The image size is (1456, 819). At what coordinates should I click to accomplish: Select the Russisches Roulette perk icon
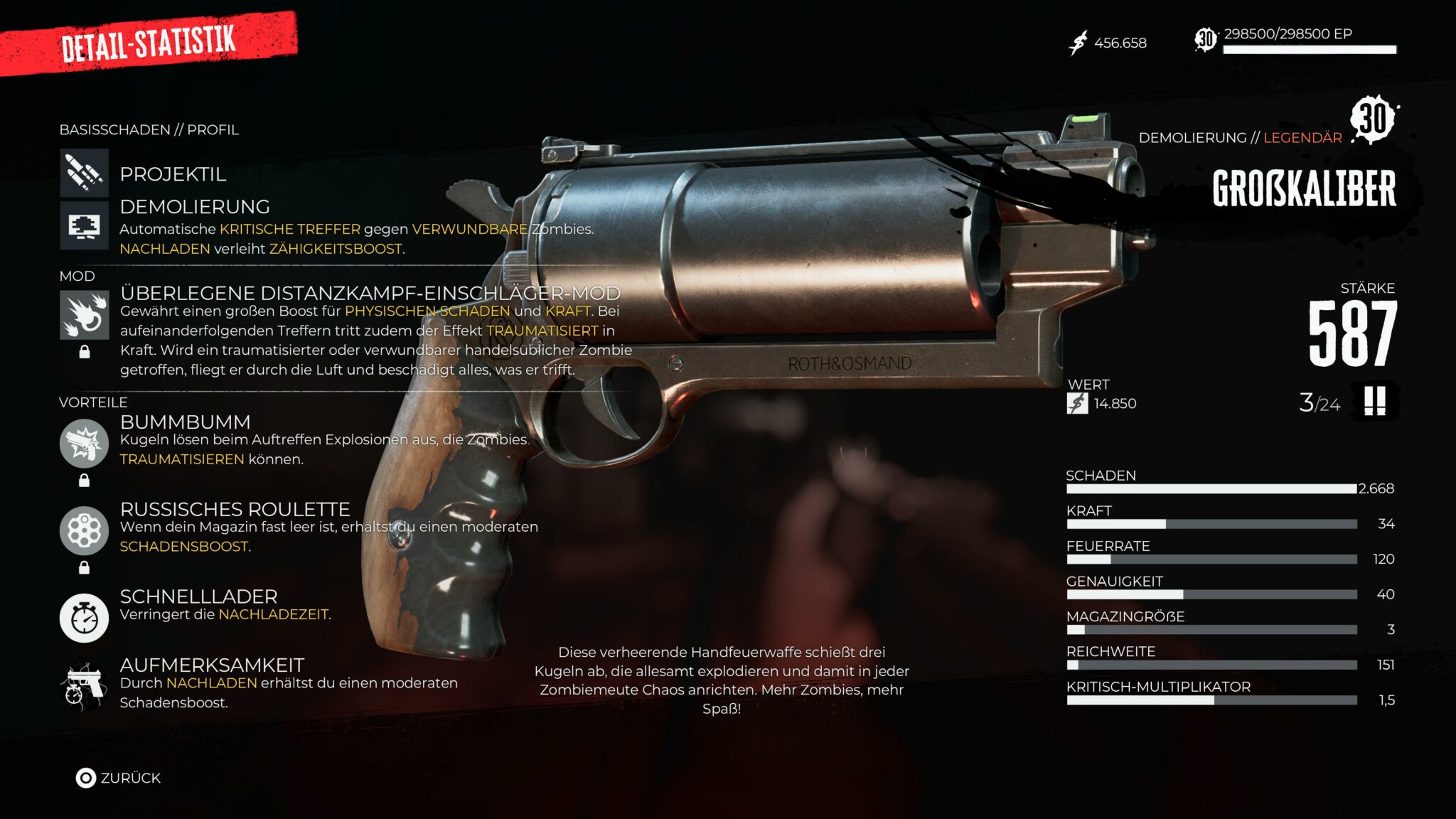coord(84,530)
